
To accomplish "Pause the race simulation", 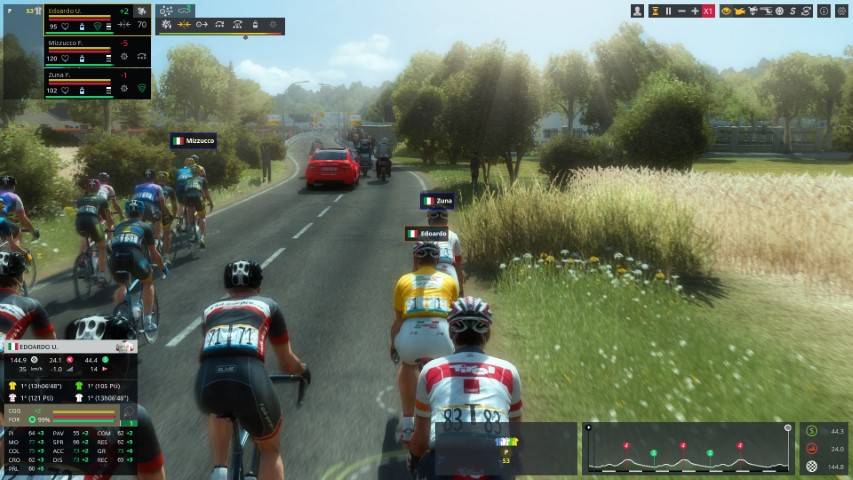I will click(668, 11).
